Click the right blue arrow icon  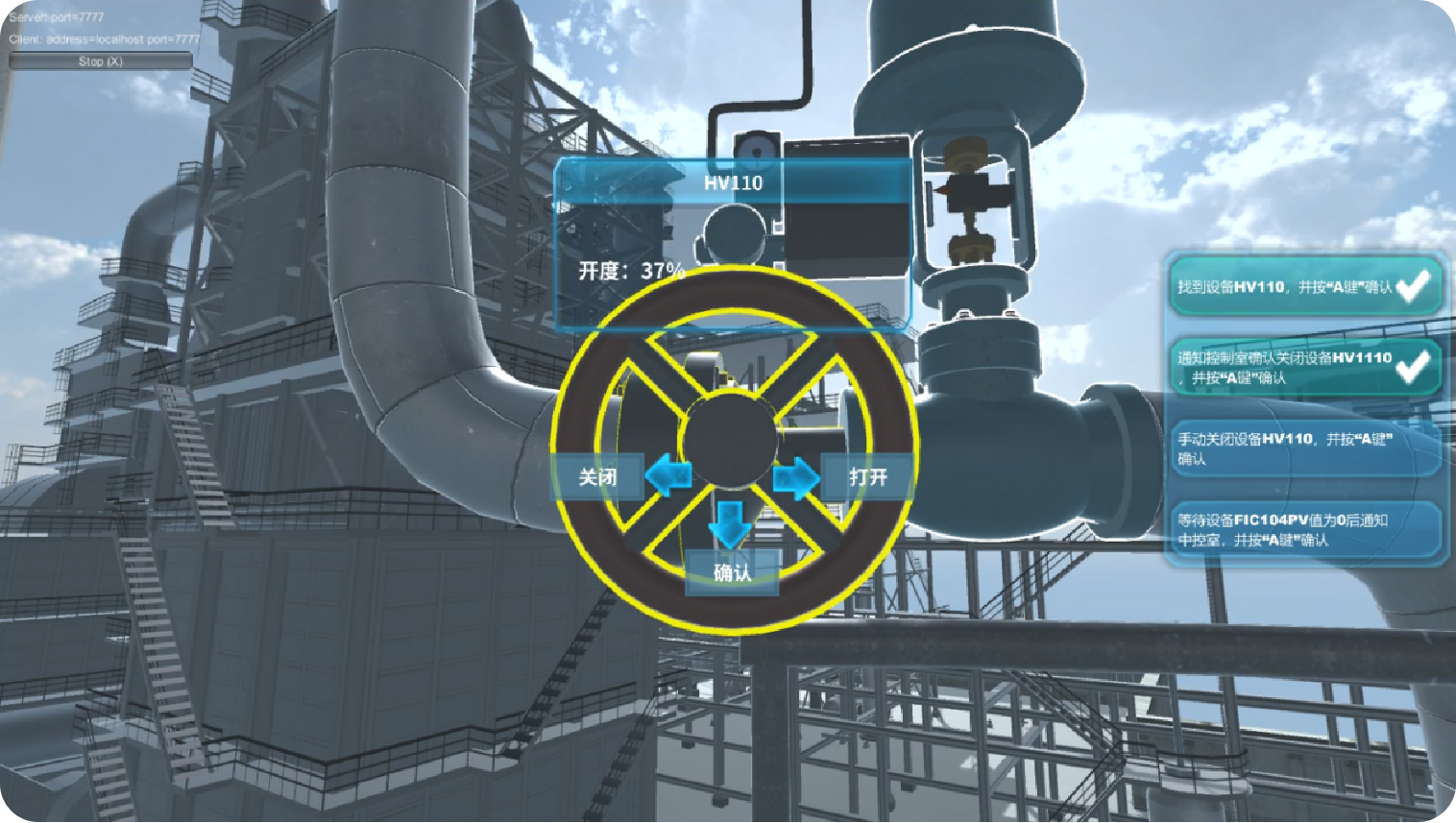point(795,477)
